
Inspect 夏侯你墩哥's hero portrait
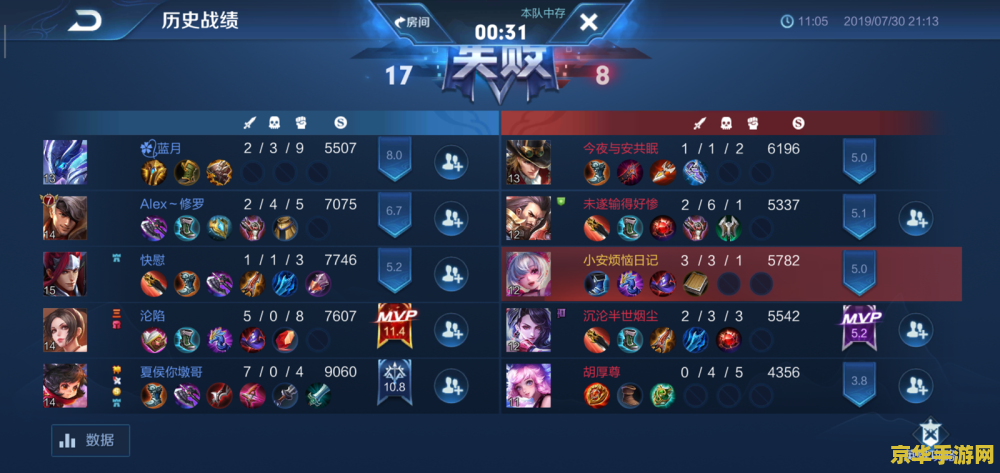coord(65,385)
